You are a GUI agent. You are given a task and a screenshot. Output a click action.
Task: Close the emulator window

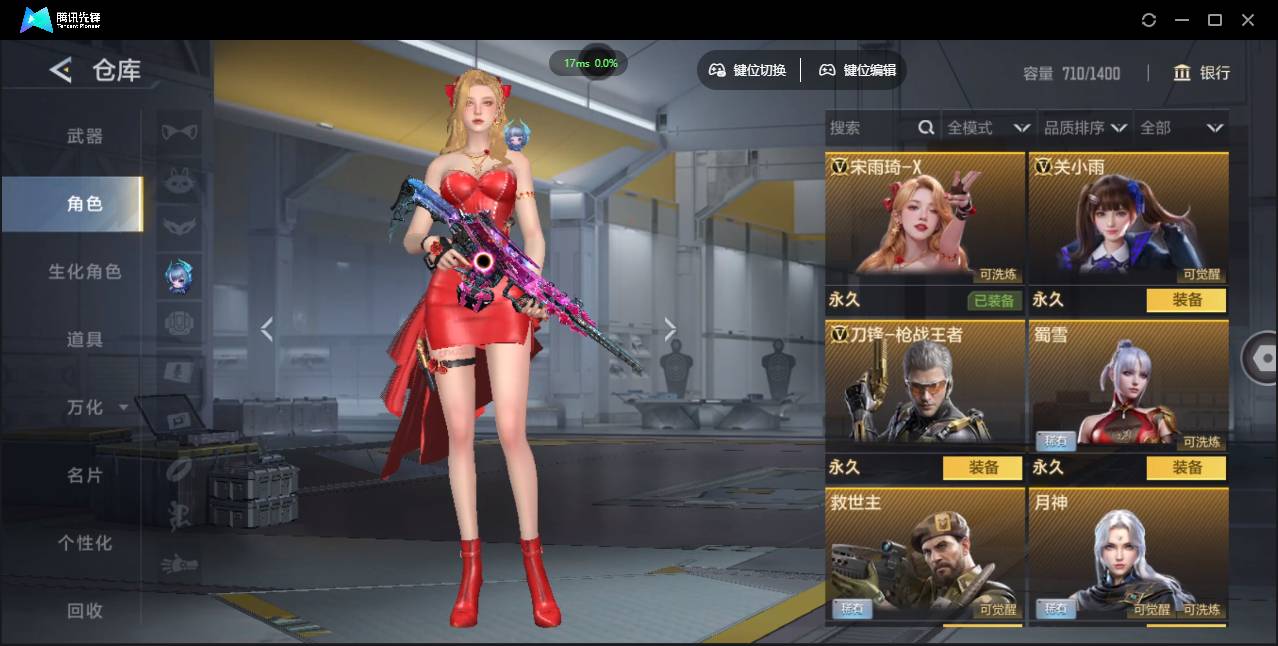[1248, 20]
